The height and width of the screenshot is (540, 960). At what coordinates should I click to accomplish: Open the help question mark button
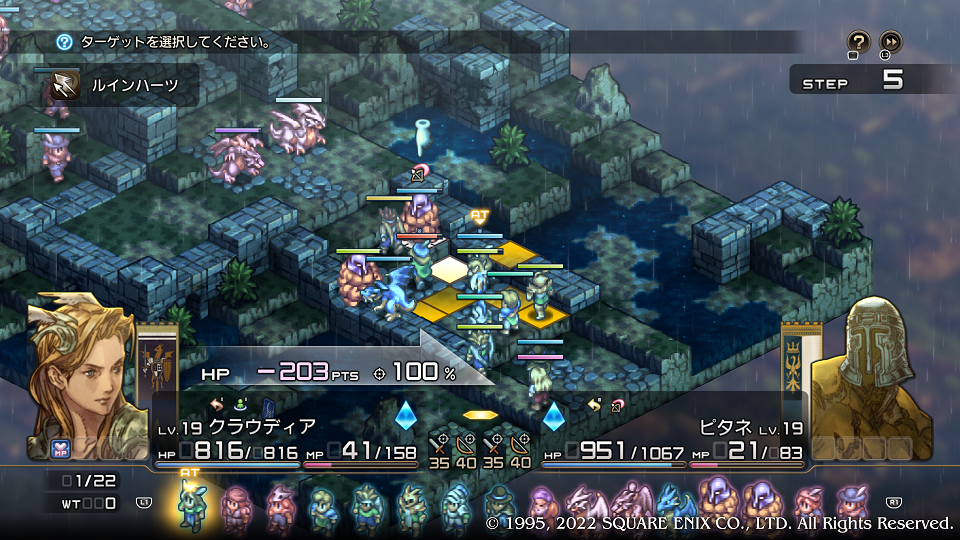[858, 42]
